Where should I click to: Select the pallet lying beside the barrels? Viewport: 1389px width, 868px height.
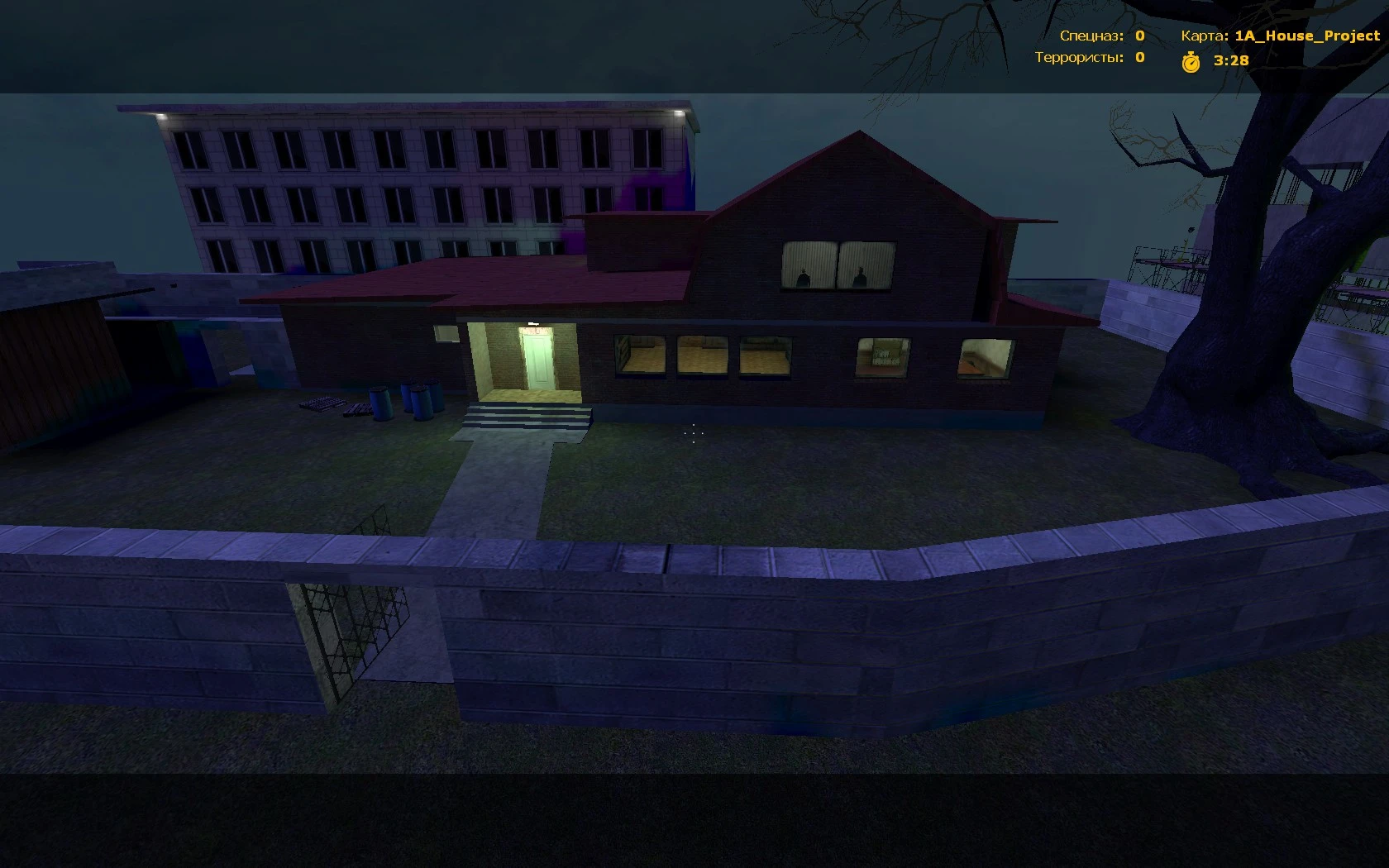pyautogui.click(x=321, y=402)
